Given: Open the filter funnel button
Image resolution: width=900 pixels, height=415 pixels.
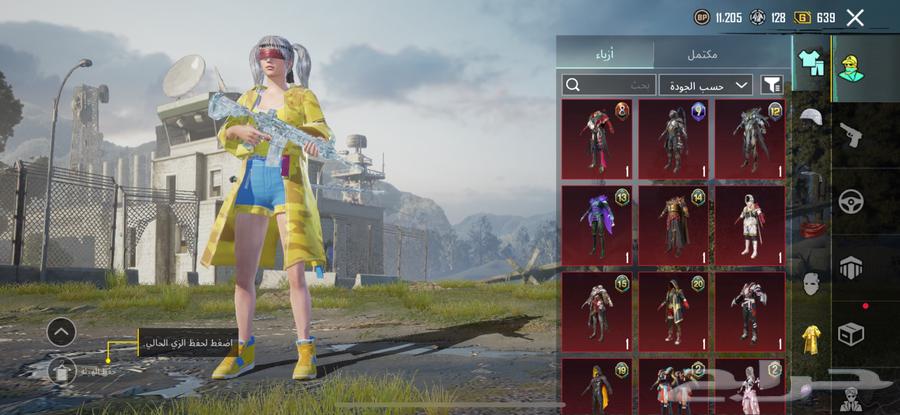Looking at the screenshot, I should point(772,85).
